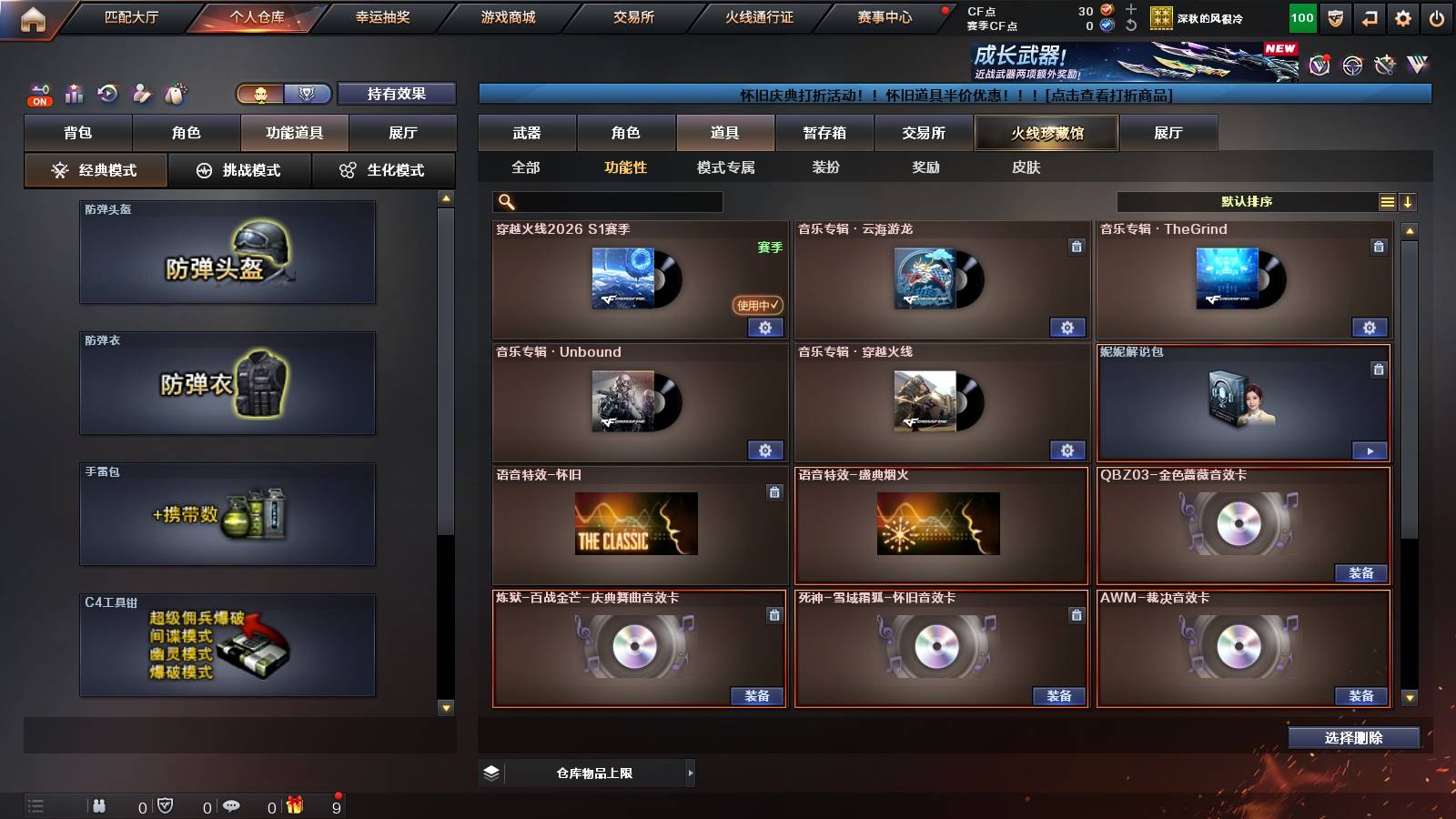The image size is (1456, 819).
Task: Equip QBZ03-金色蔷薇音效卡 via 装备 button
Action: (1360, 573)
